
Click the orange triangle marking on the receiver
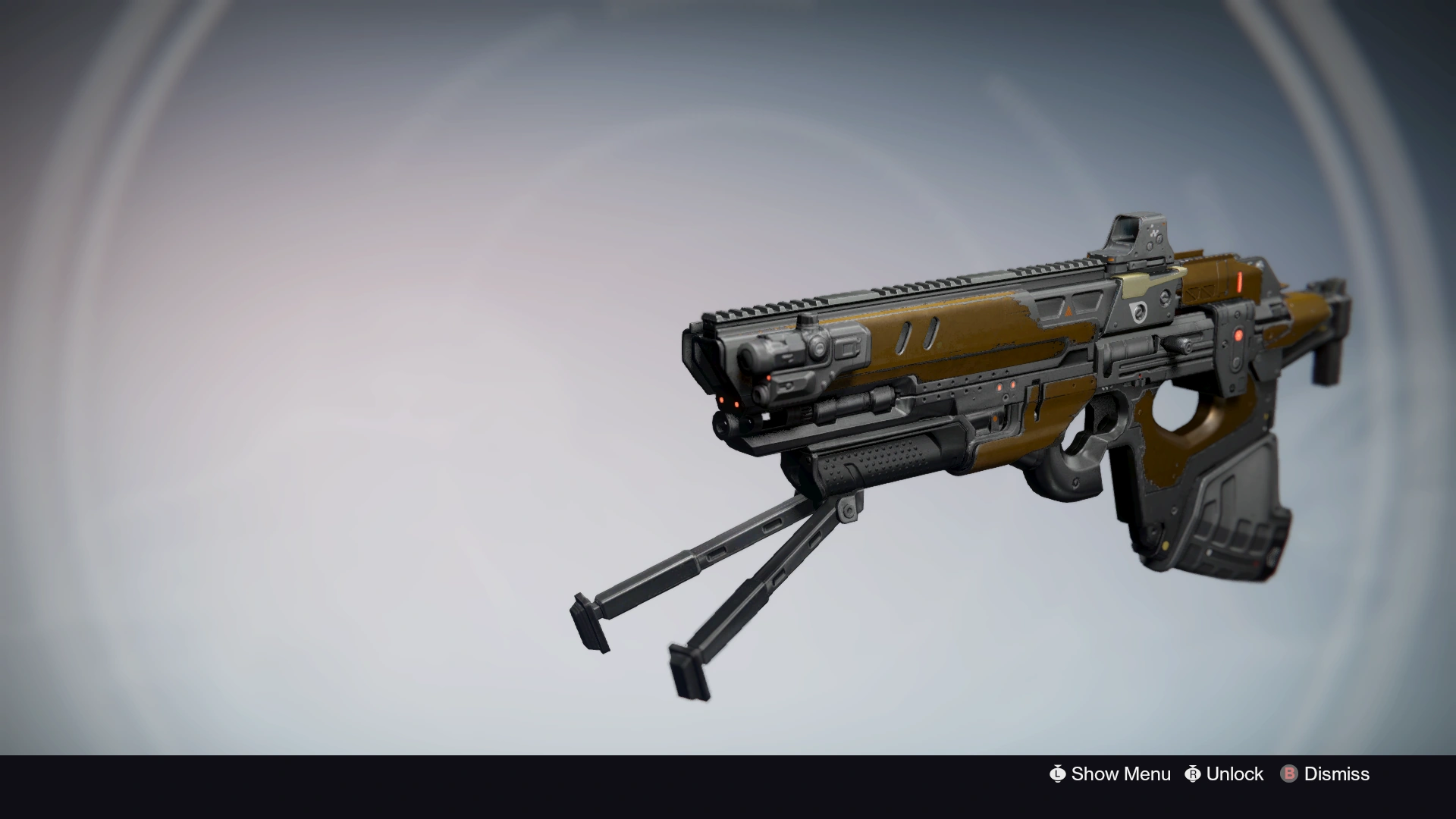tap(1068, 311)
